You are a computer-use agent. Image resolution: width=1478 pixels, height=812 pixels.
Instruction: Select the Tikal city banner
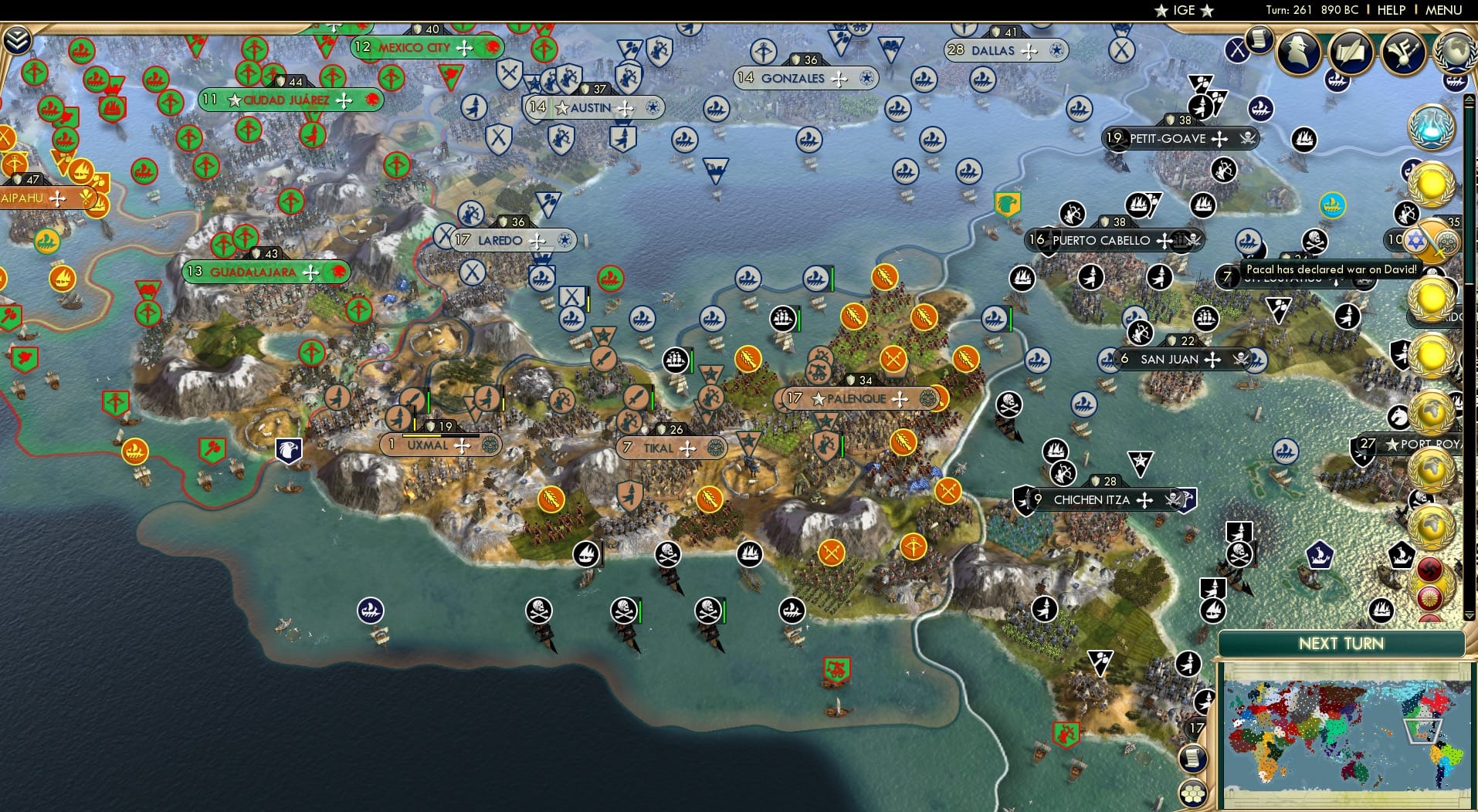[x=670, y=448]
